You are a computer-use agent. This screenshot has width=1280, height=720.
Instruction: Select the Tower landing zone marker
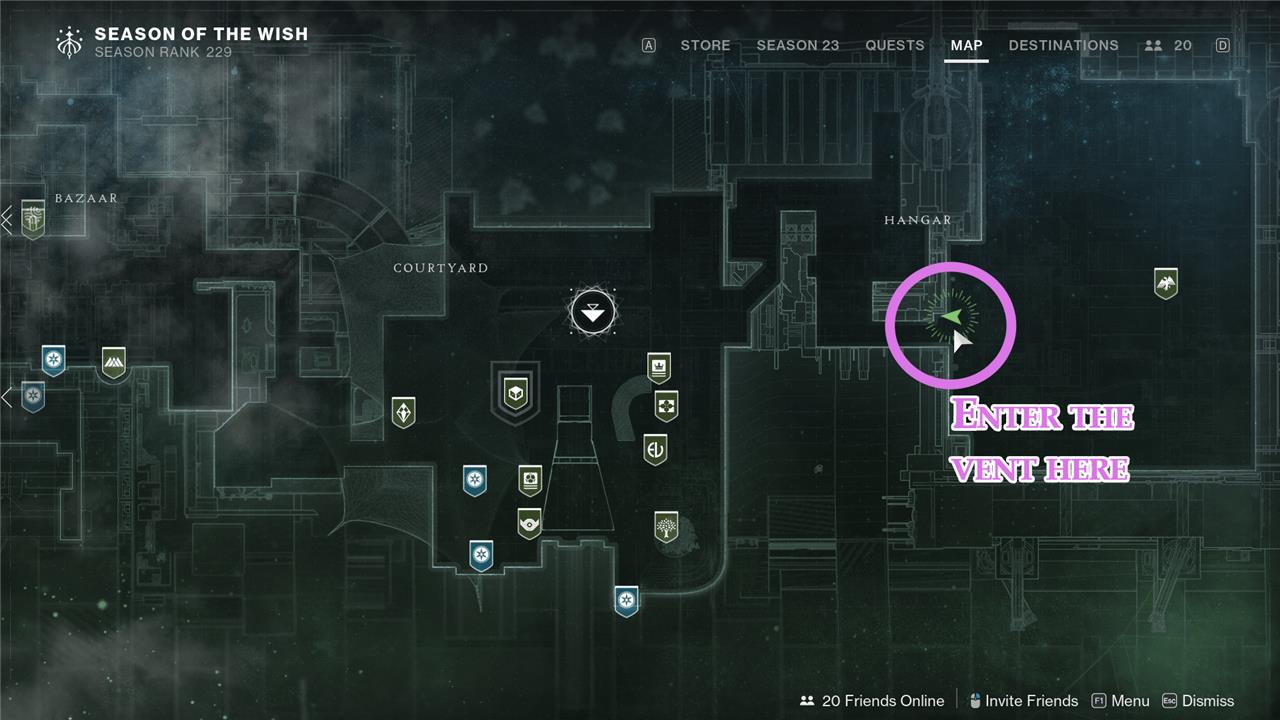click(592, 312)
